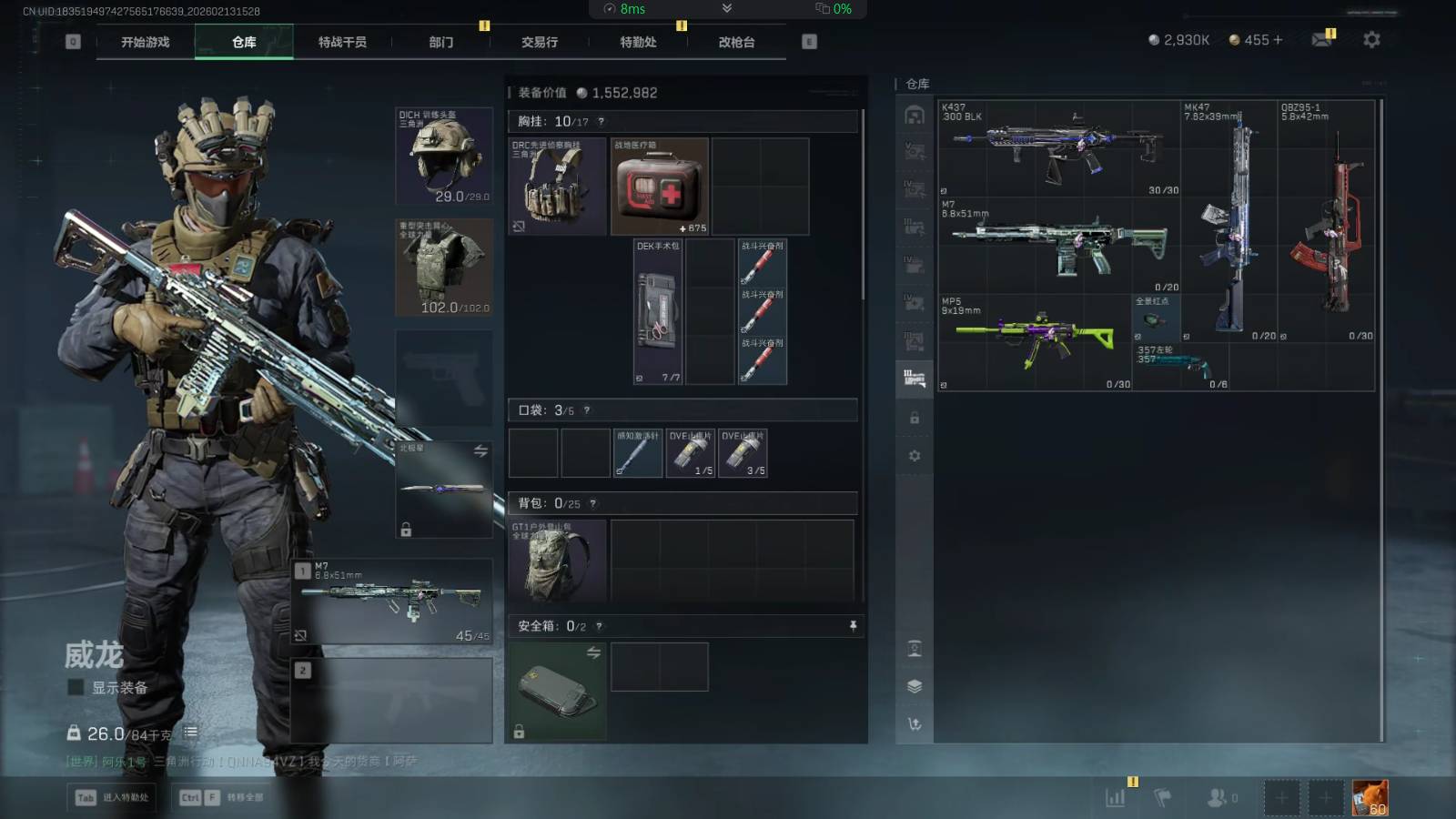Go to the 交易行 auction house tab
Screen dimensions: 1456x819
[540, 42]
